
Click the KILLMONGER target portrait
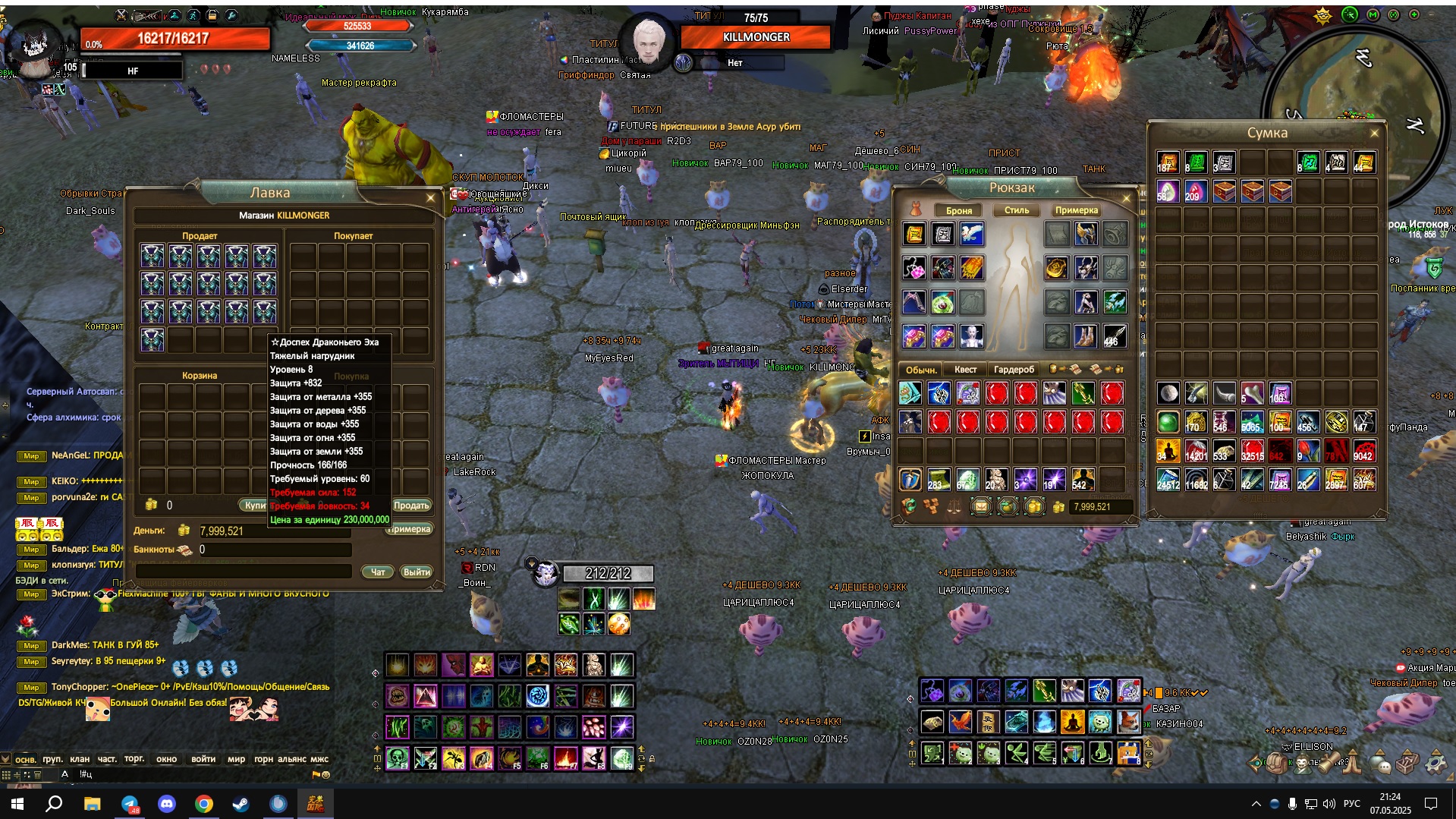click(648, 42)
